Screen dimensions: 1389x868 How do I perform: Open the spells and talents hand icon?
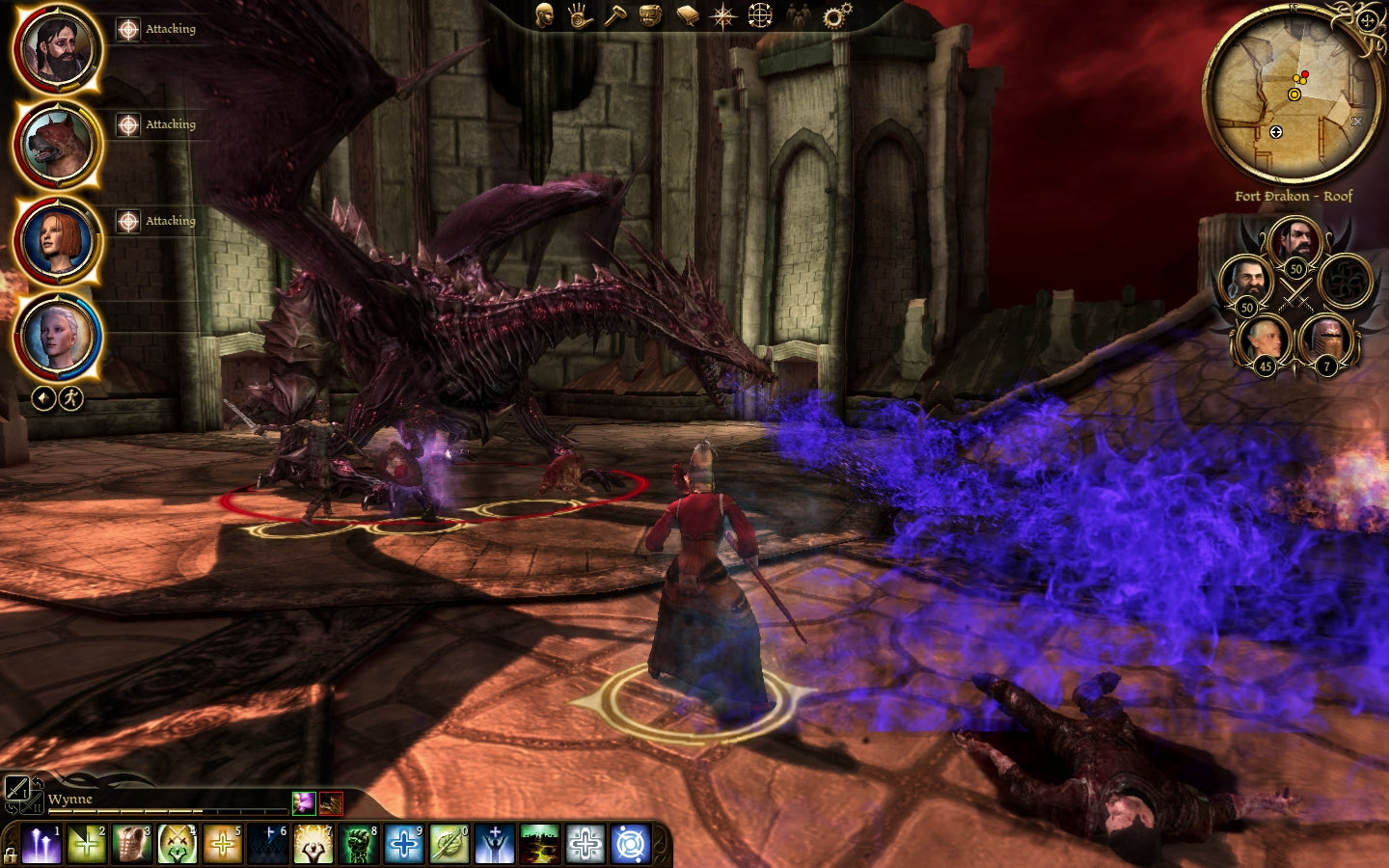click(x=580, y=15)
